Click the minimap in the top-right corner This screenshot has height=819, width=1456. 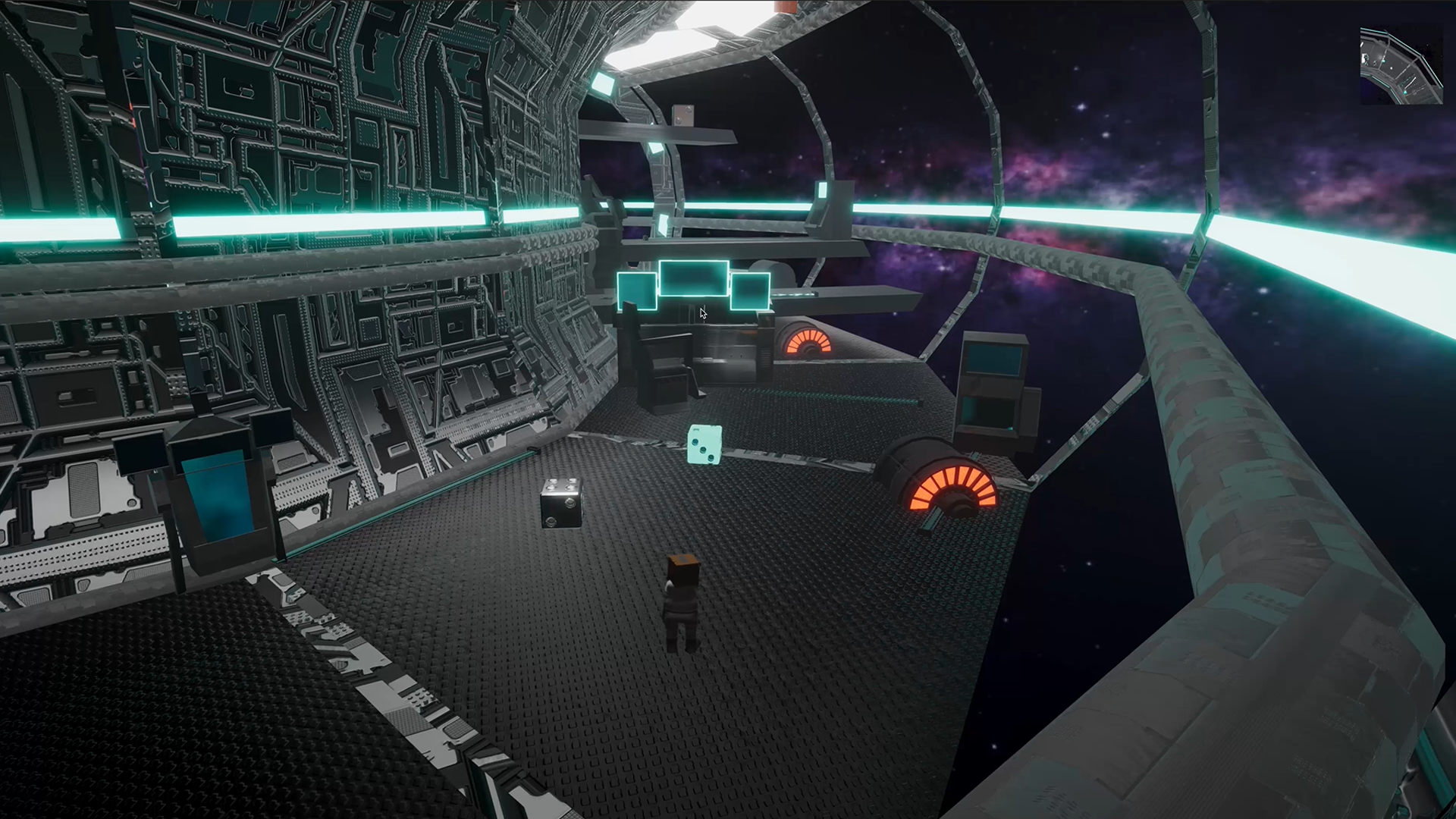[x=1401, y=66]
